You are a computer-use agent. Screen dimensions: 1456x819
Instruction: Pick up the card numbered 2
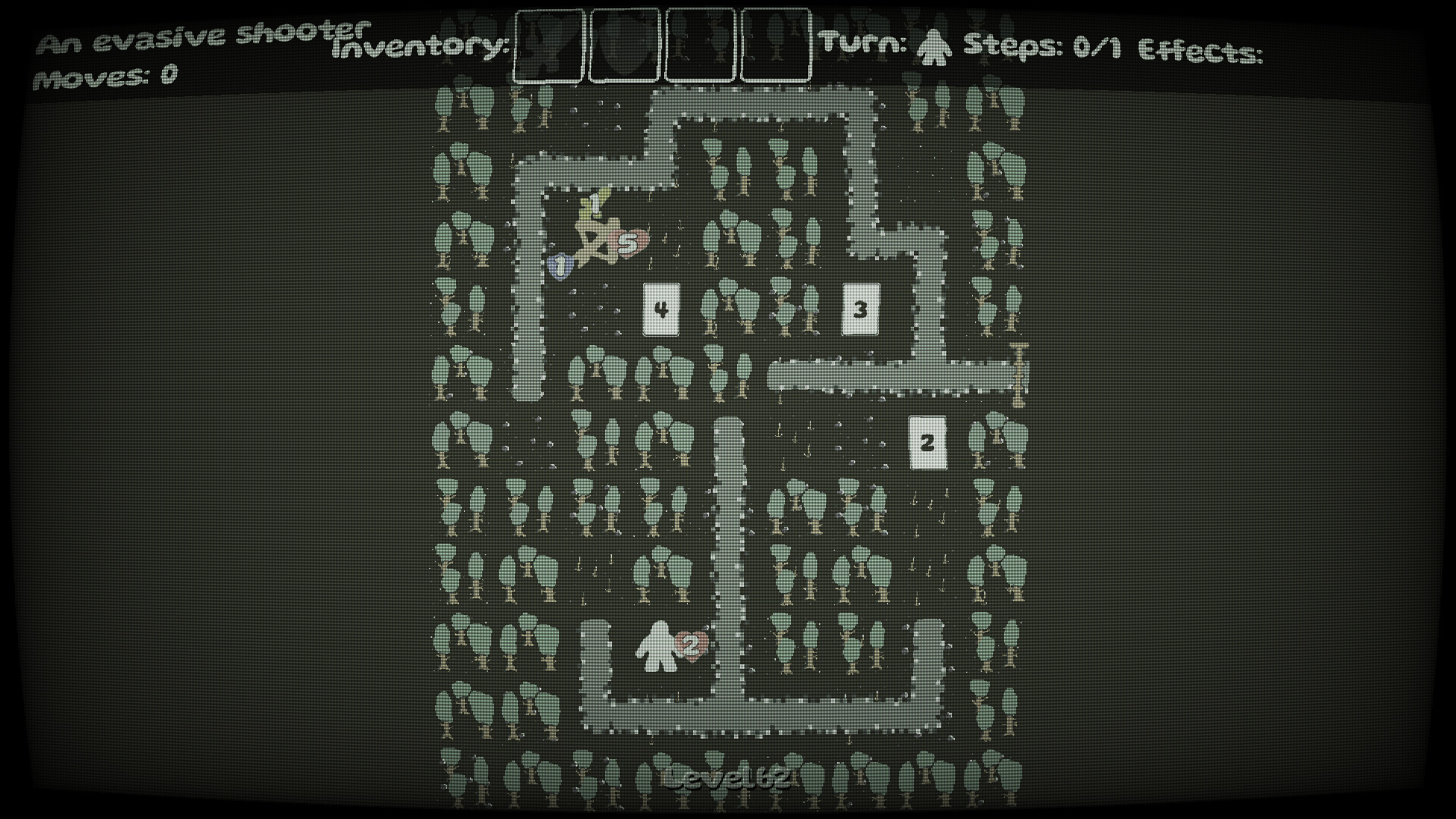927,441
